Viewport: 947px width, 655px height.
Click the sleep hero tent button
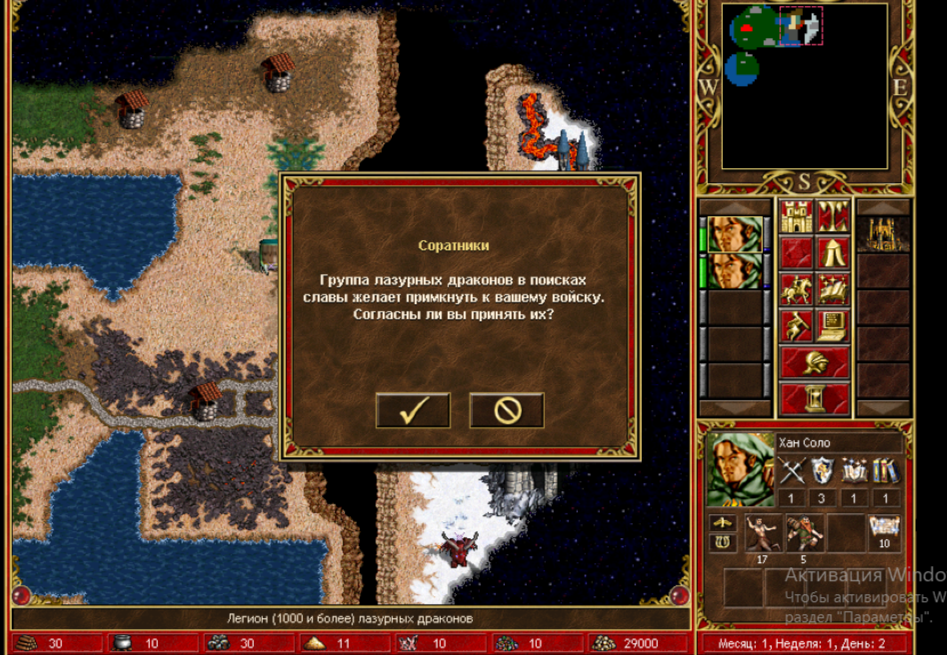click(833, 253)
